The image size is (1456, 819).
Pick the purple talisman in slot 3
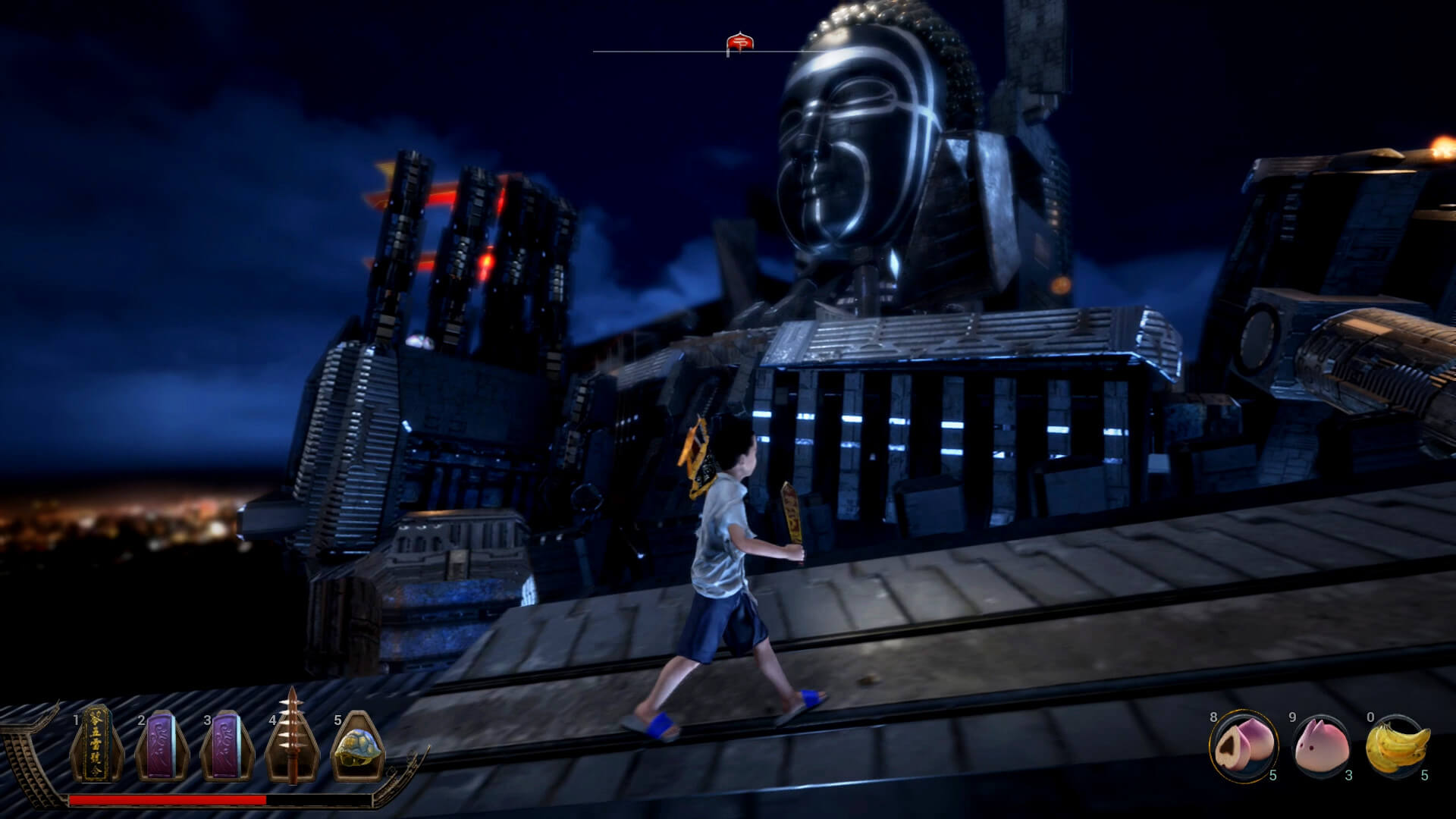tap(226, 747)
